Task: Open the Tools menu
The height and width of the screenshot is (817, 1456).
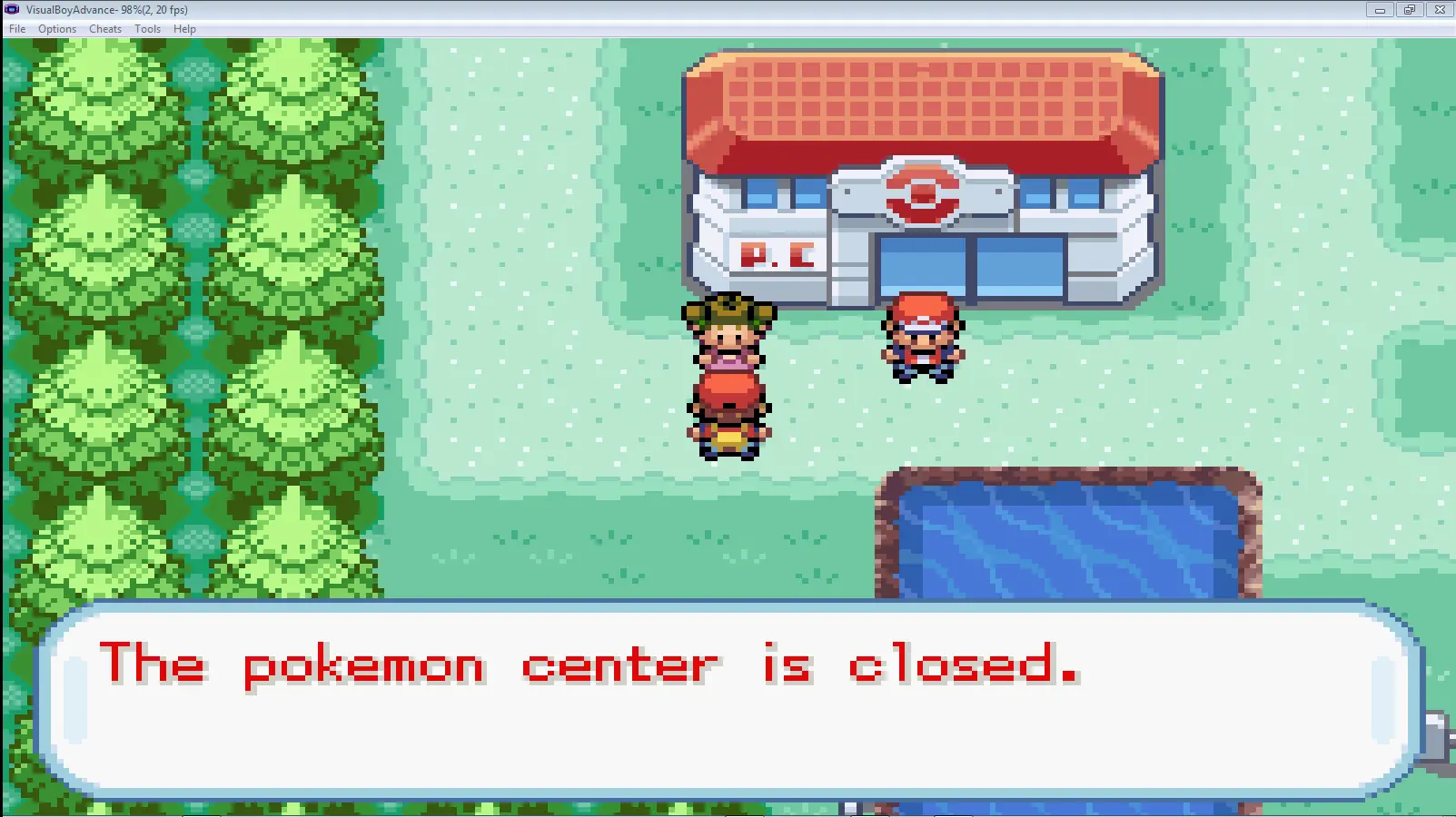Action: tap(147, 29)
